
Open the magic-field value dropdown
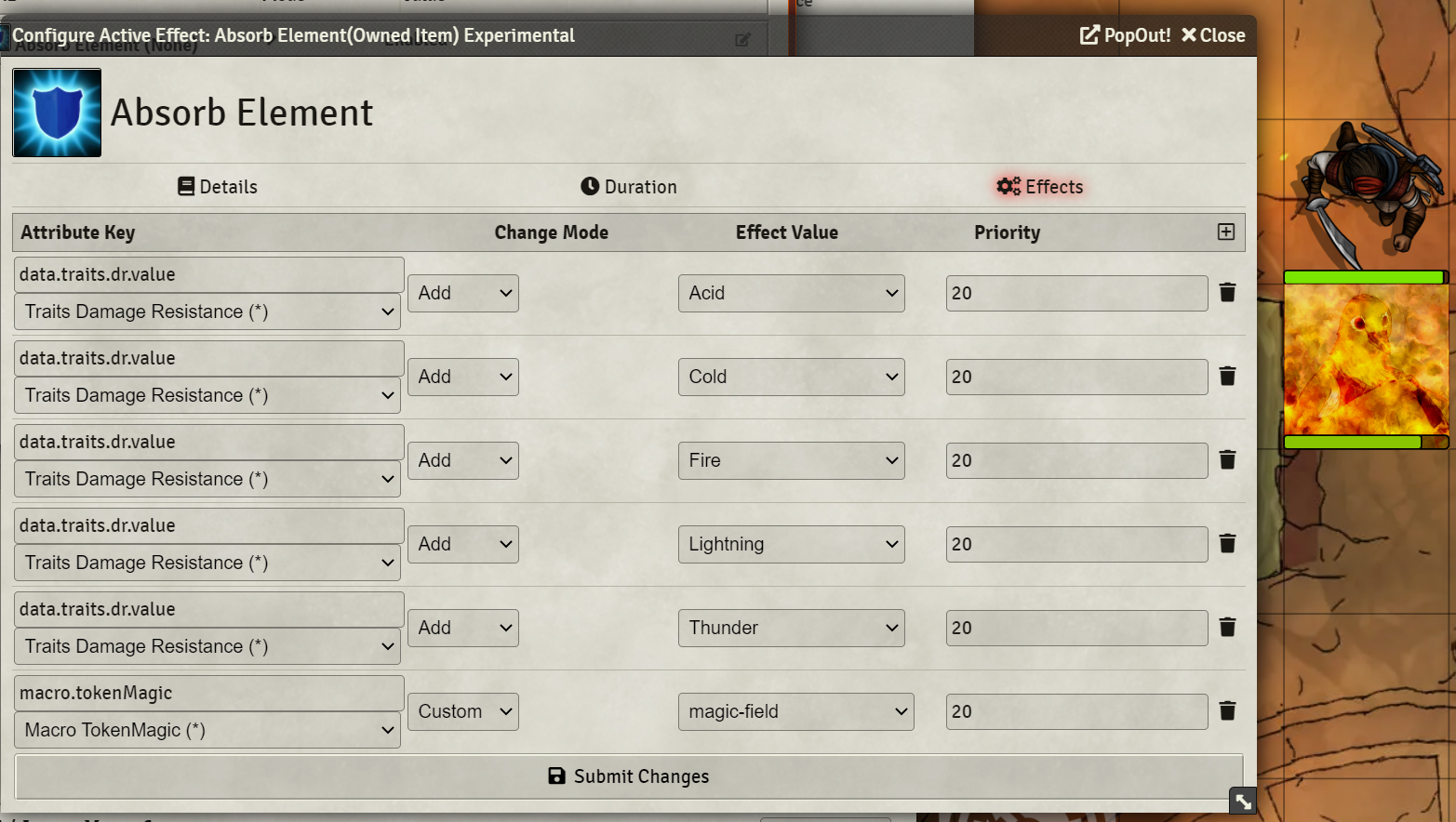point(795,711)
